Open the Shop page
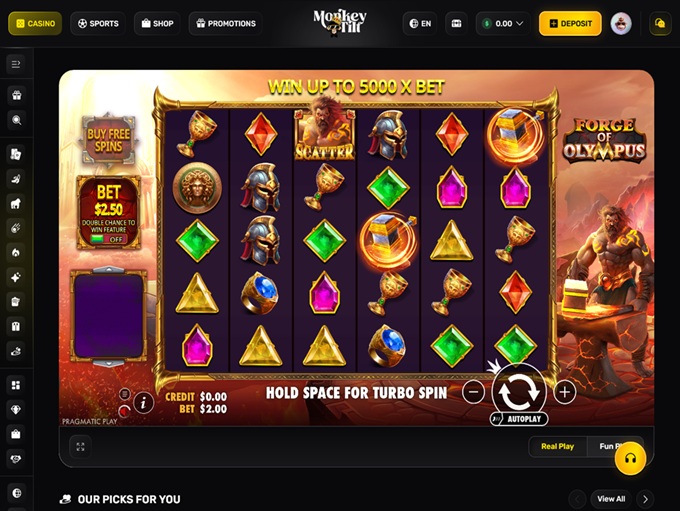This screenshot has width=680, height=511. click(x=157, y=23)
